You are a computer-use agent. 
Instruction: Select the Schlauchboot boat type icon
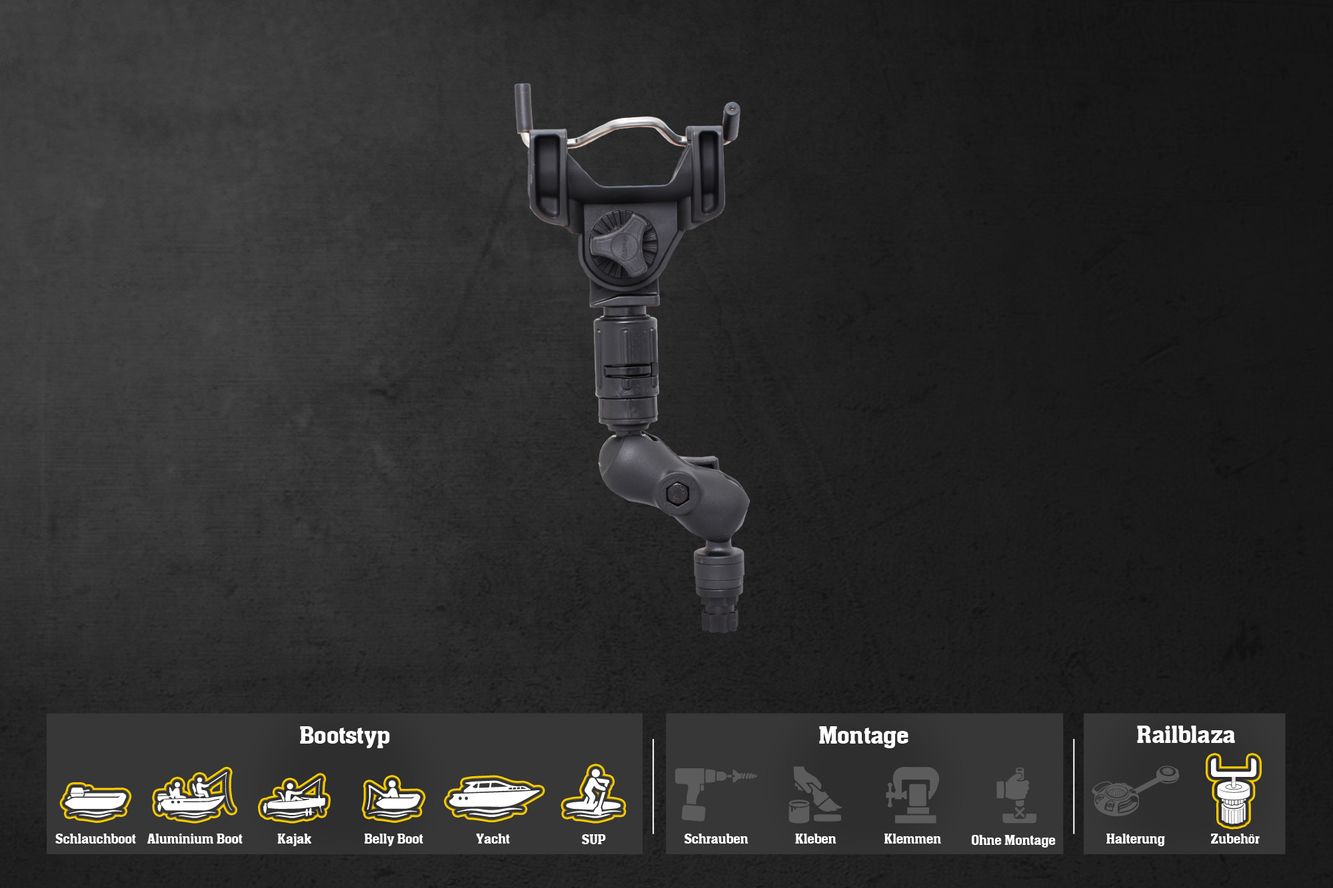95,799
